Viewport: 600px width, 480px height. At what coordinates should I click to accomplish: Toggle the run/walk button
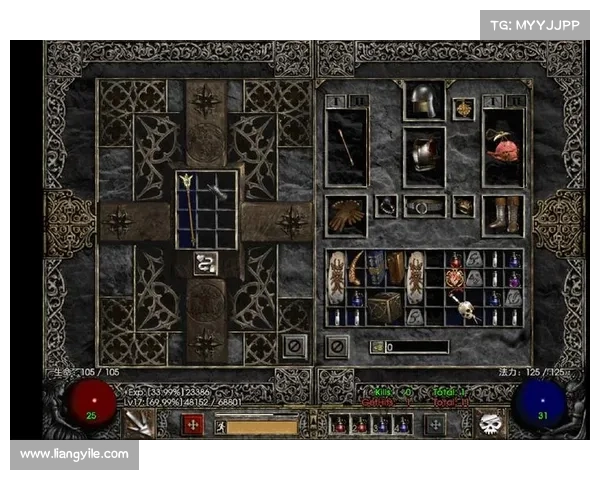click(221, 426)
